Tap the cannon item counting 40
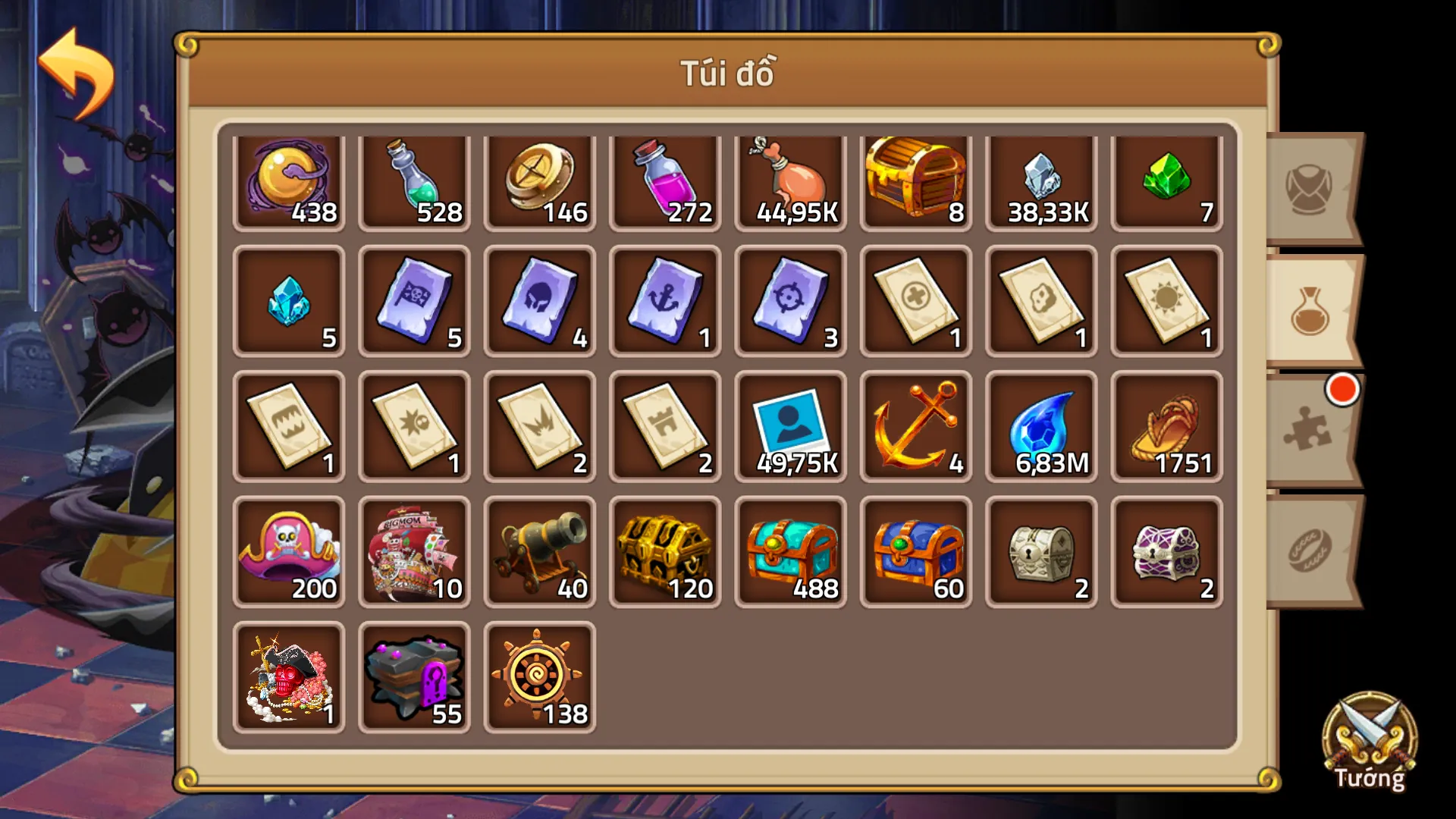Image resolution: width=1456 pixels, height=819 pixels. 540,551
